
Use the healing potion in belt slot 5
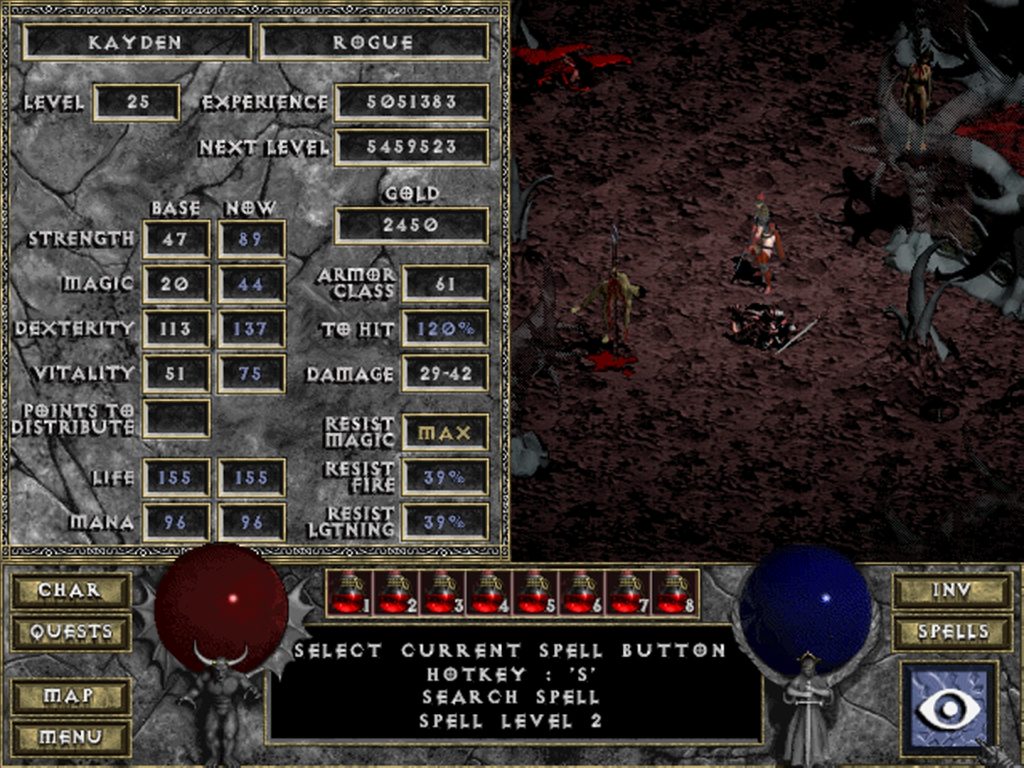(x=535, y=593)
